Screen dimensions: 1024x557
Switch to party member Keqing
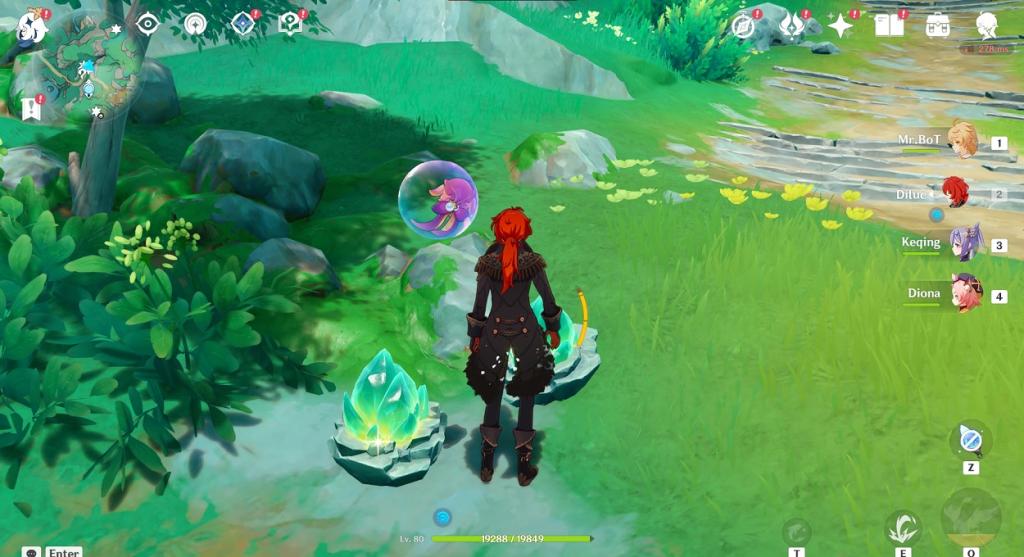[966, 243]
